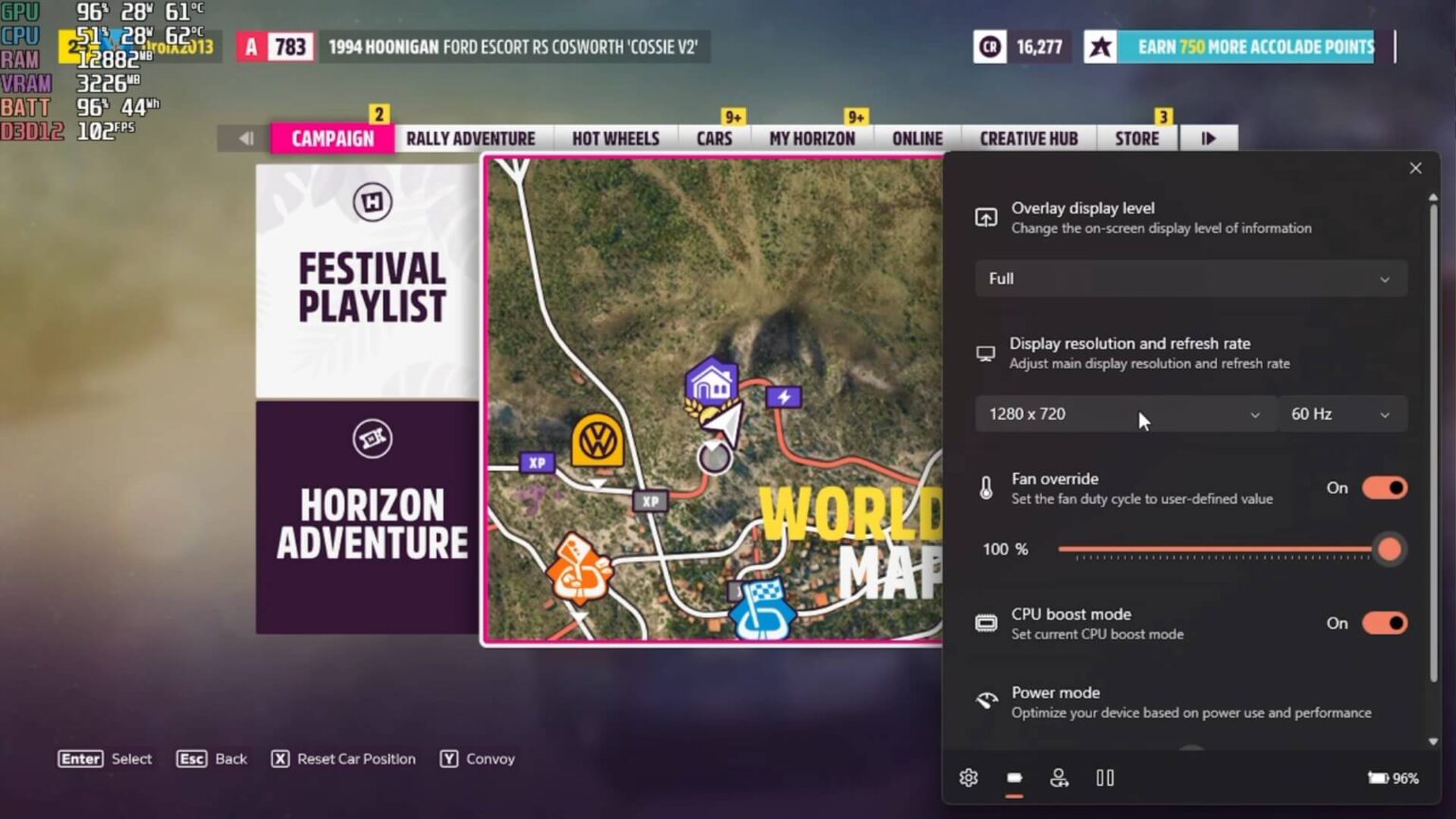Open the Power mode gauge icon

pyautogui.click(x=986, y=701)
